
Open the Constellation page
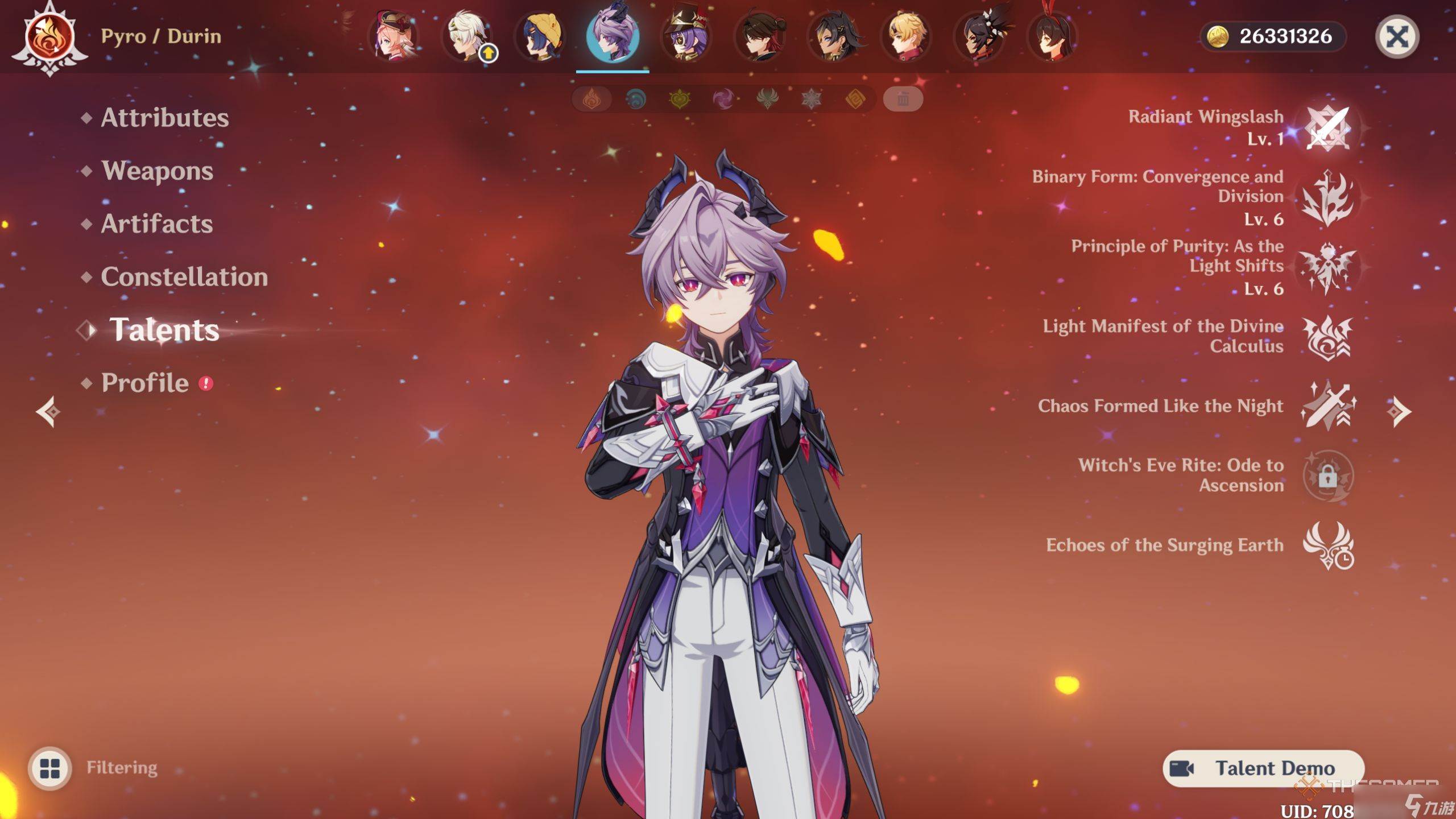[184, 277]
